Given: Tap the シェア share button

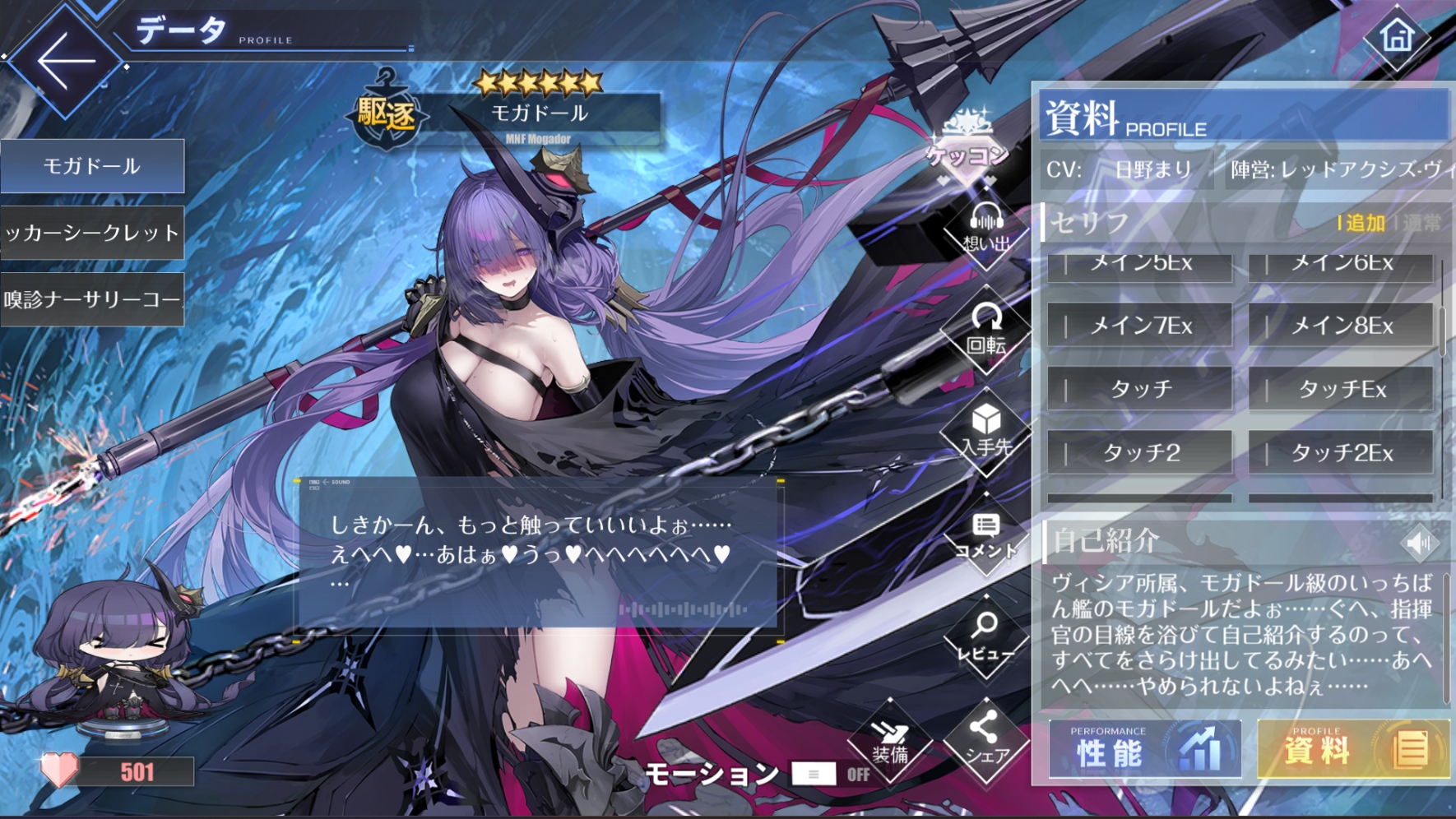Looking at the screenshot, I should tap(985, 740).
